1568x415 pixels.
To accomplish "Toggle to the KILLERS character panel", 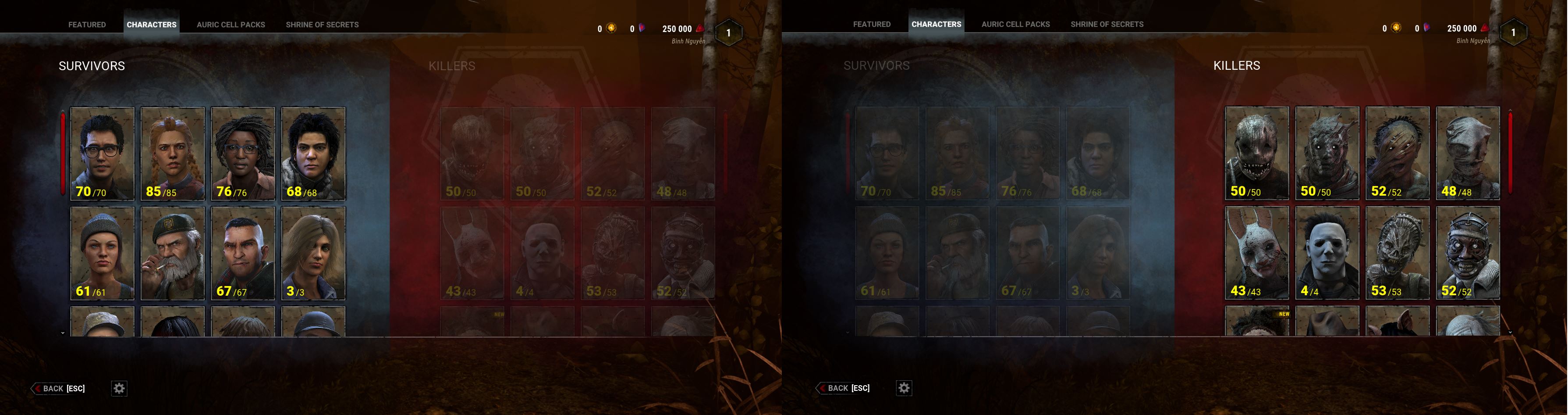I will tap(452, 66).
